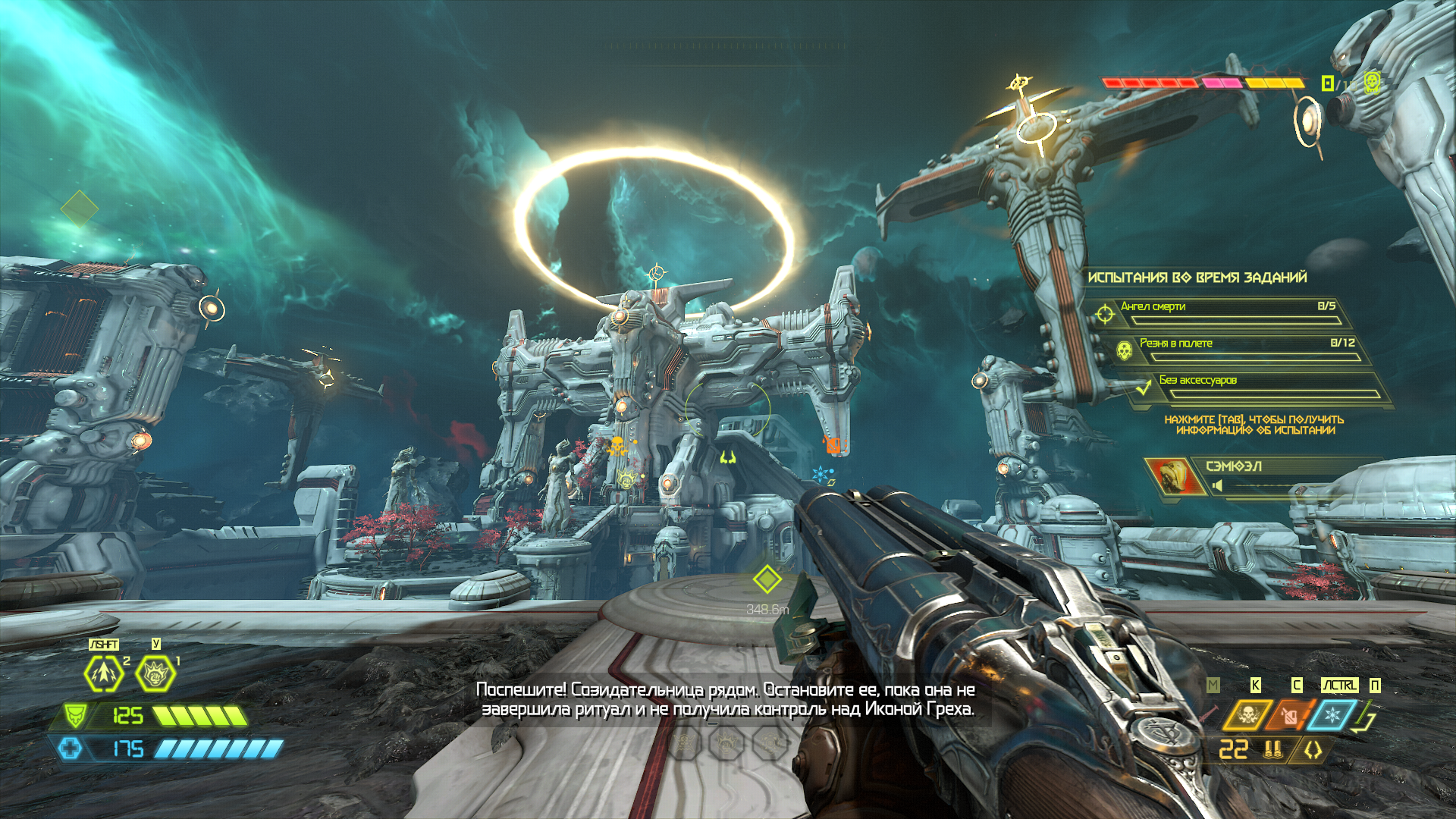Viewport: 1456px width, 819px height.
Task: Use the orange chainsaw fuel icon
Action: (x=1289, y=714)
